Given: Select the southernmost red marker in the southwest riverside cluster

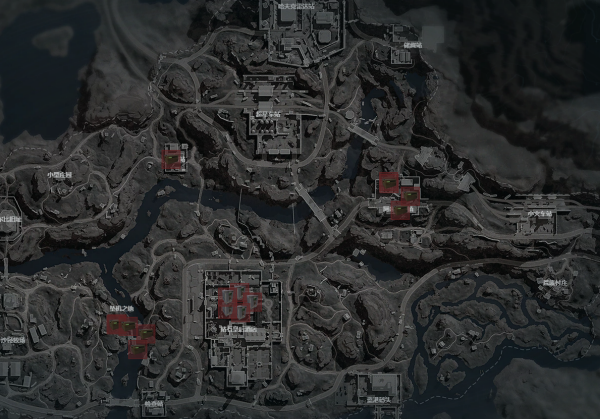Looking at the screenshot, I should click(138, 347).
